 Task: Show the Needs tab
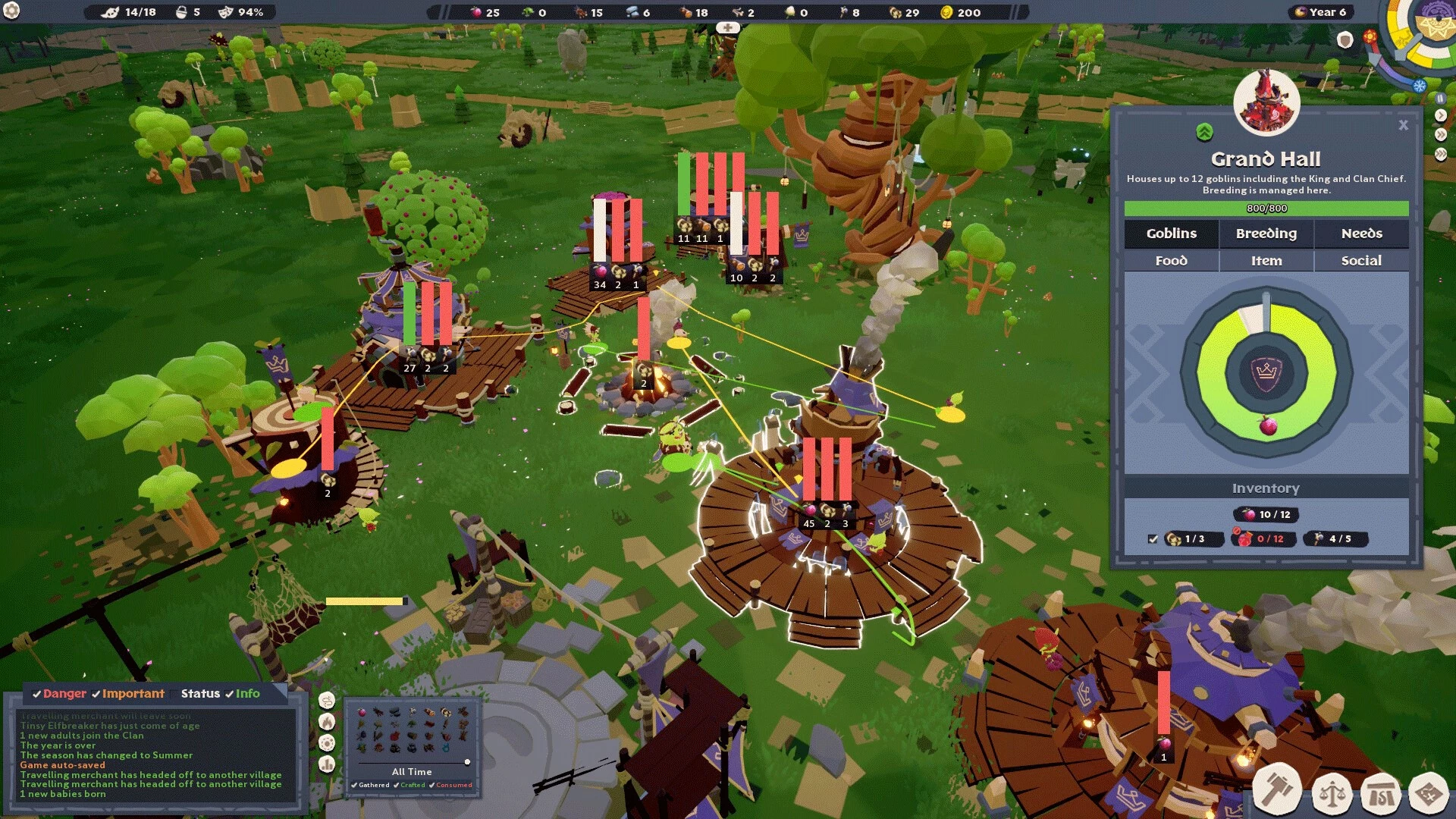click(x=1361, y=234)
